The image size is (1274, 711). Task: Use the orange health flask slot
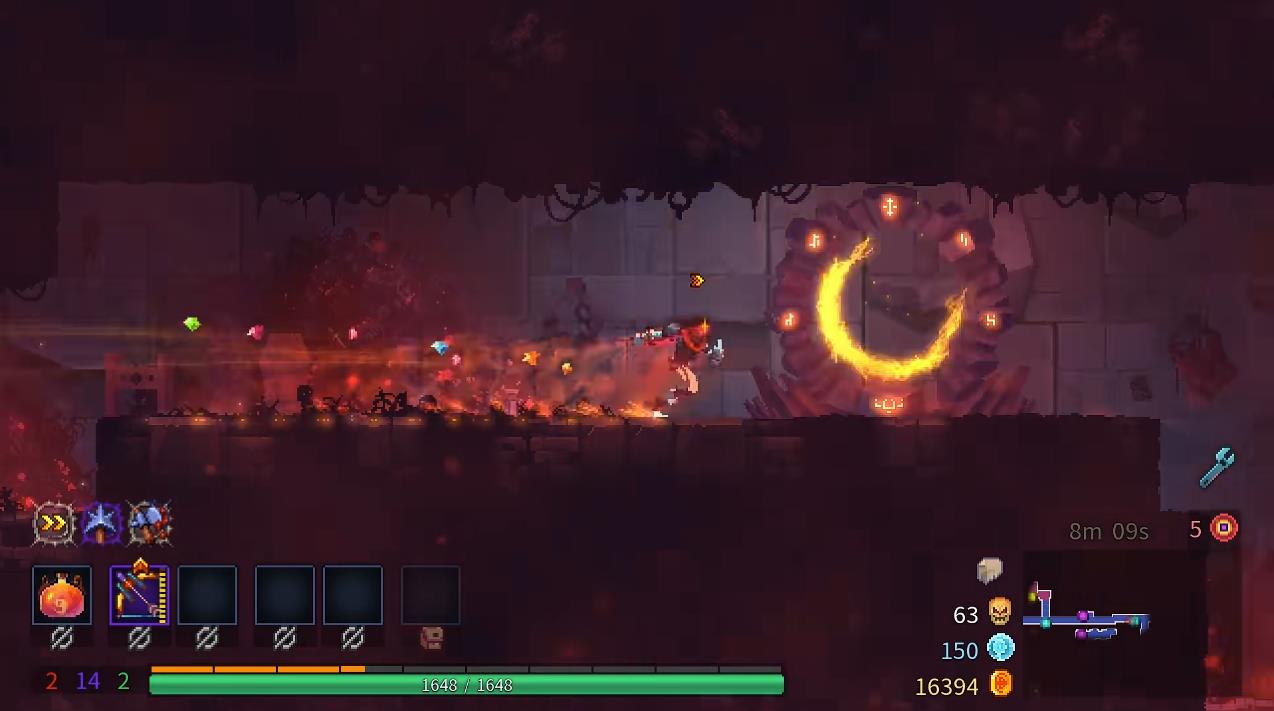[x=62, y=596]
